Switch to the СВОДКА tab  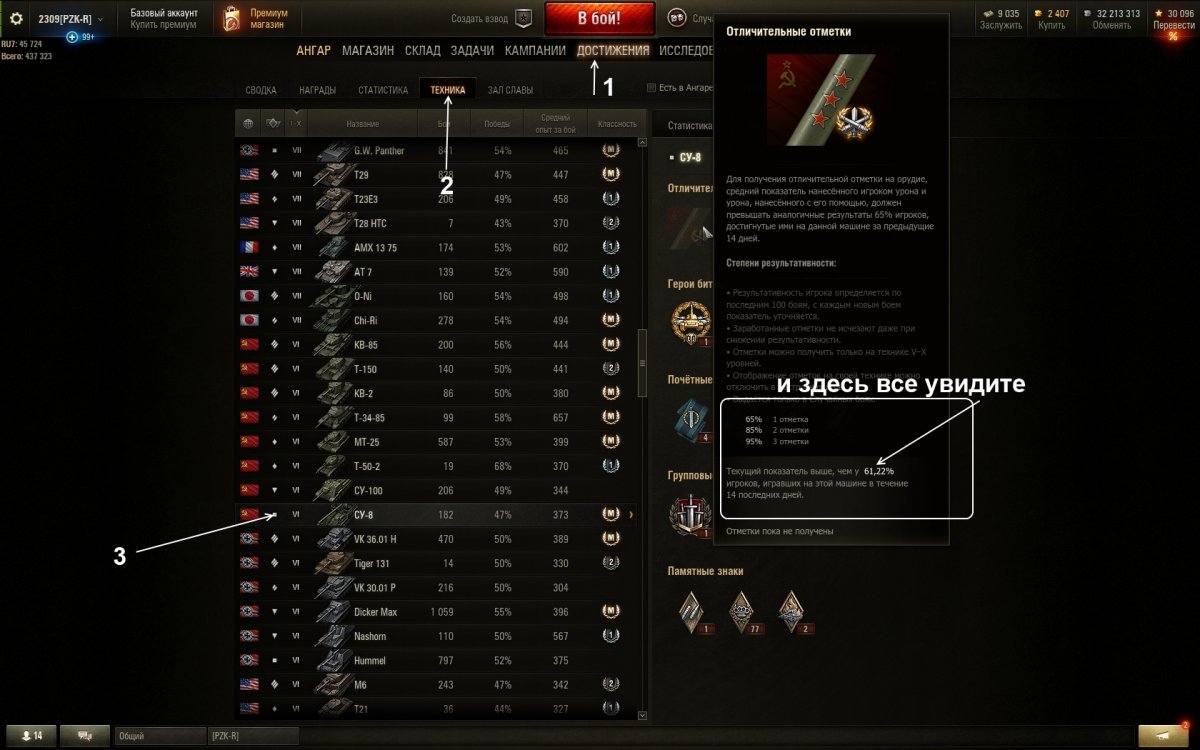point(261,90)
